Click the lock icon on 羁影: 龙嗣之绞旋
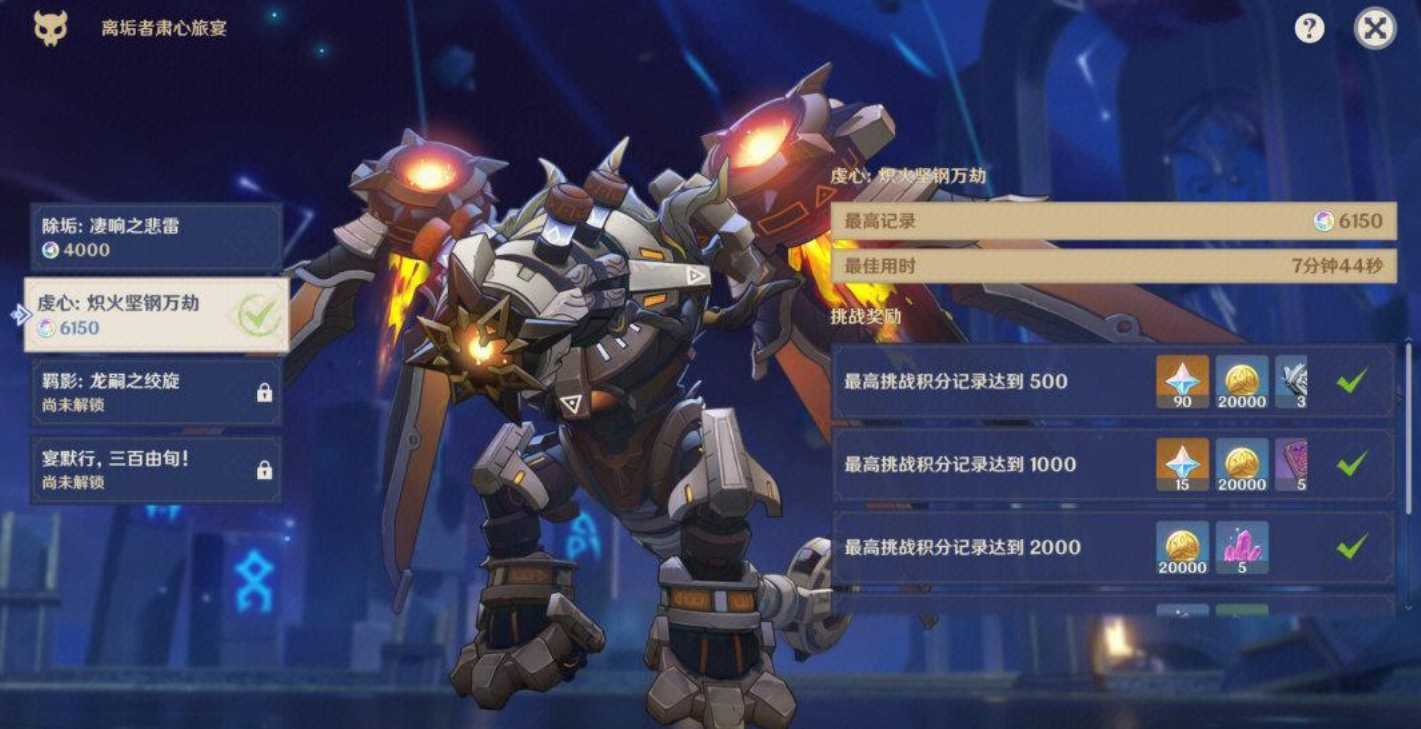The width and height of the screenshot is (1421, 729). coord(263,392)
